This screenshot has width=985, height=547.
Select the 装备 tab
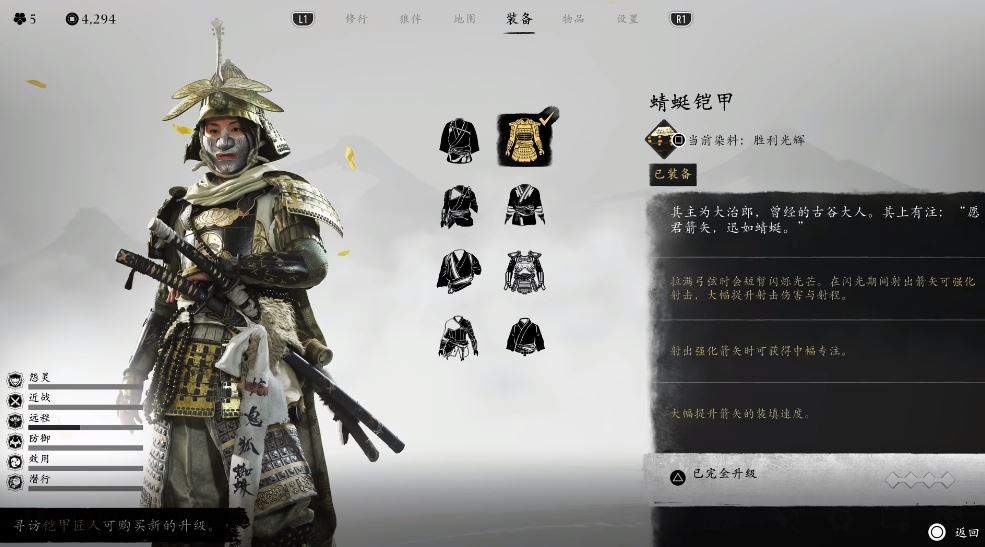[519, 19]
